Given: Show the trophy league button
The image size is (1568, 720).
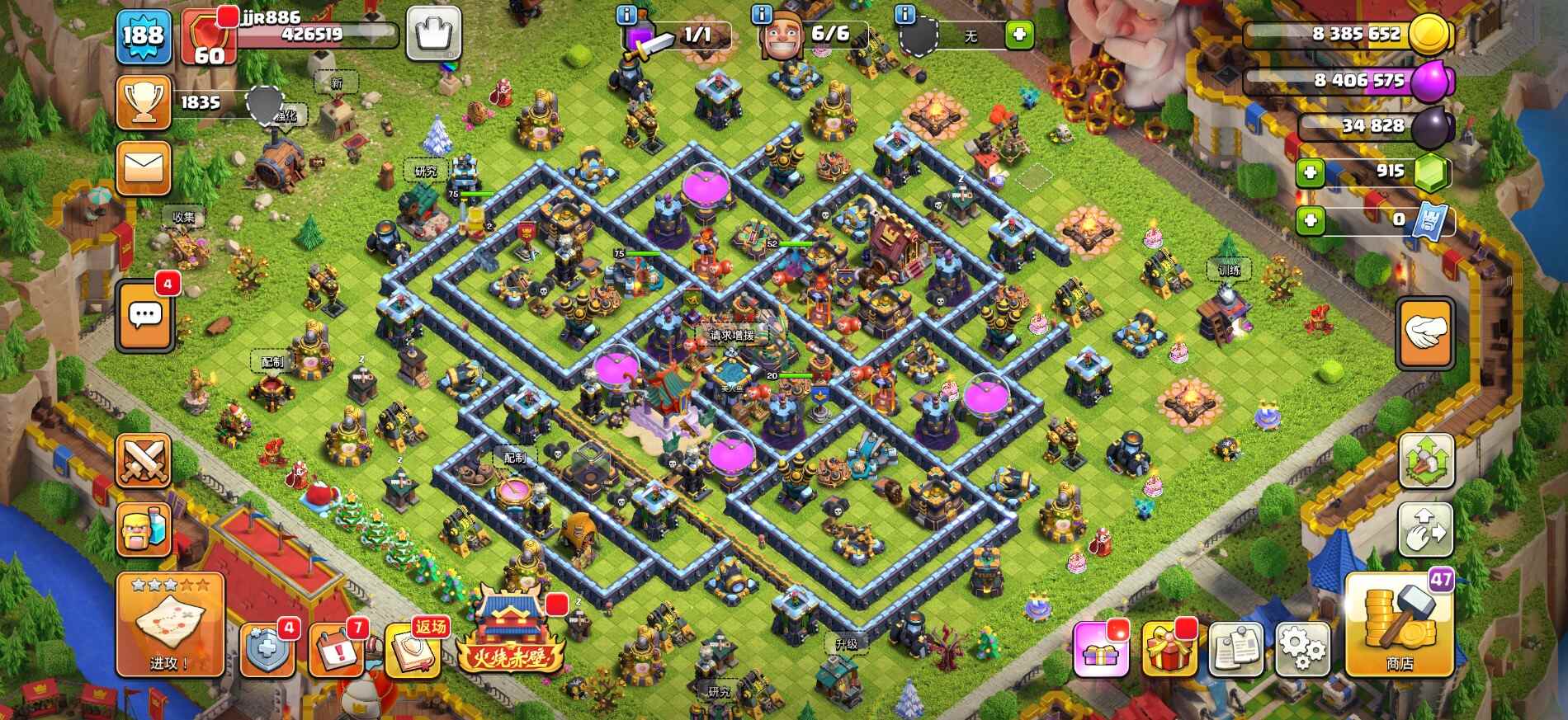Looking at the screenshot, I should click(x=144, y=102).
